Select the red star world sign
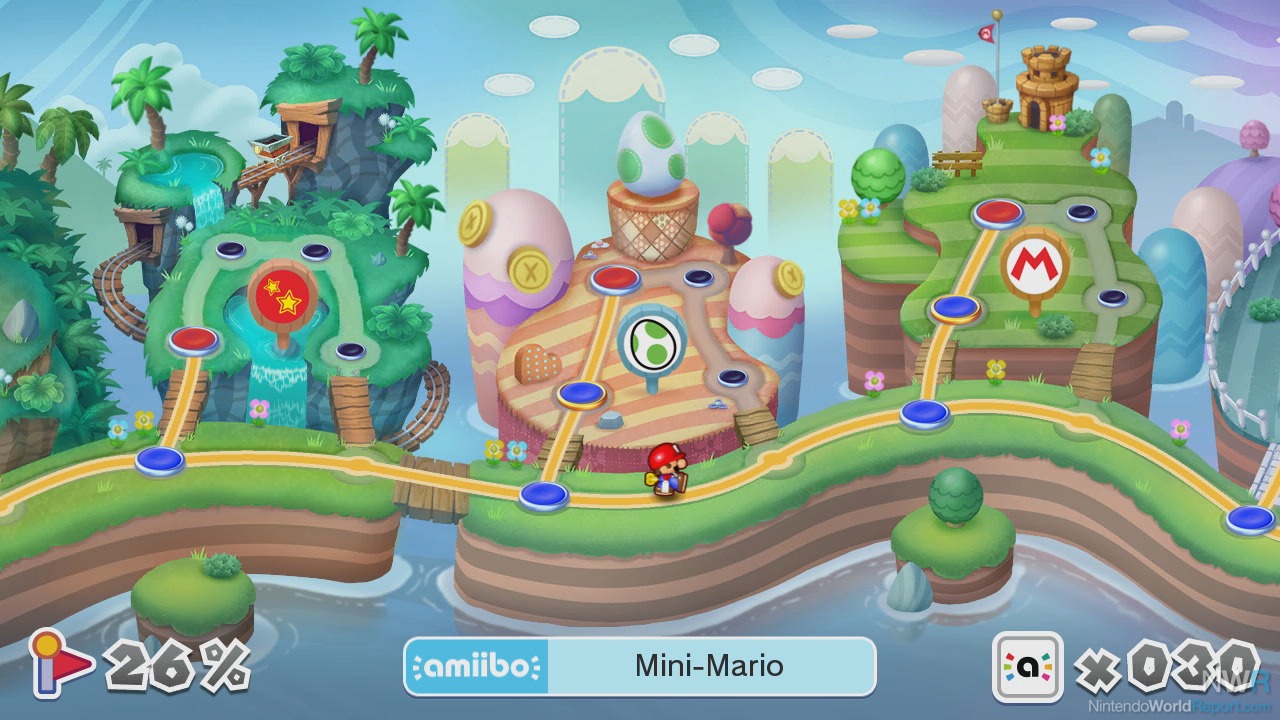 click(282, 292)
